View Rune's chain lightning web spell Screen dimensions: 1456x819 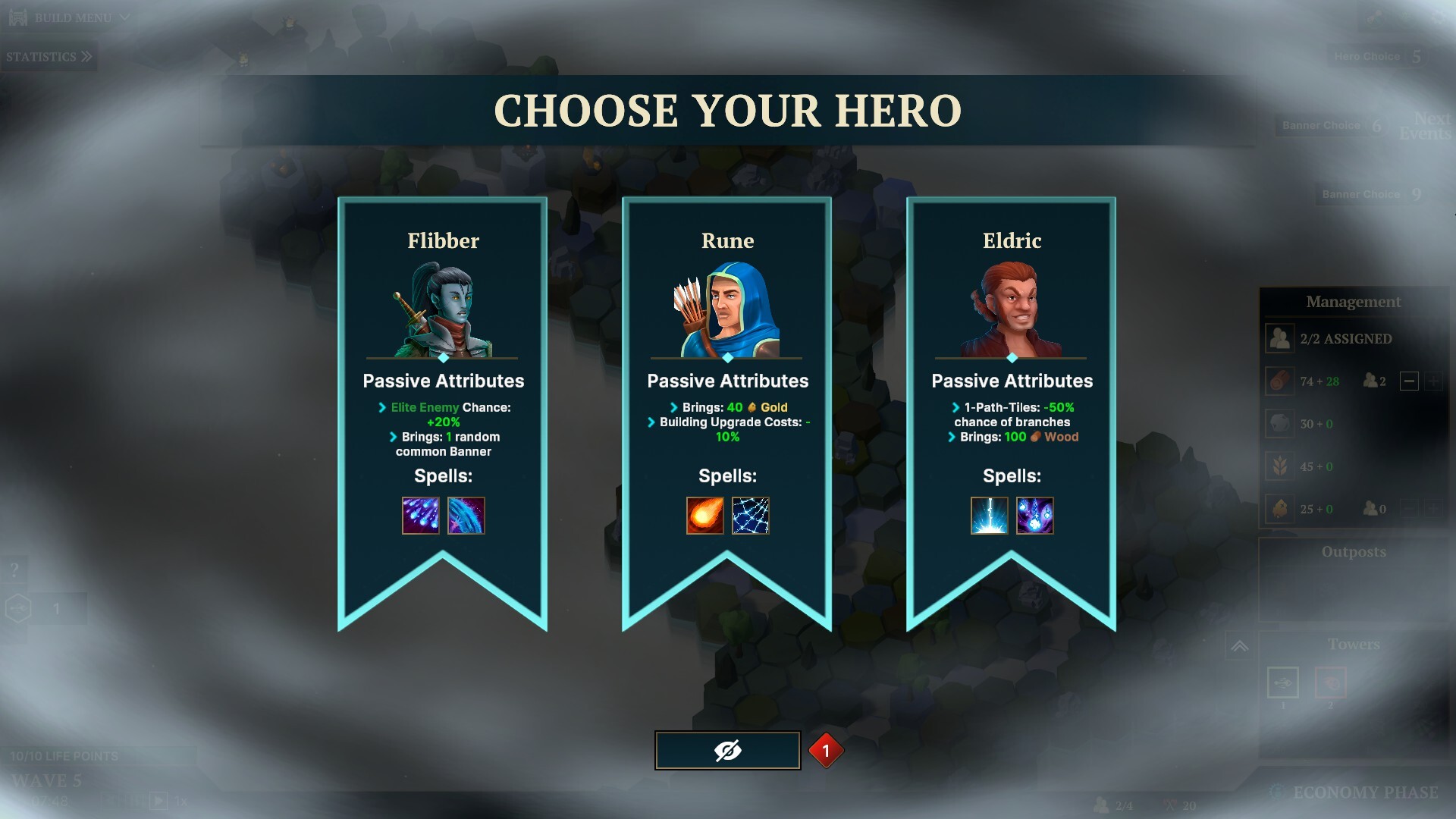751,516
